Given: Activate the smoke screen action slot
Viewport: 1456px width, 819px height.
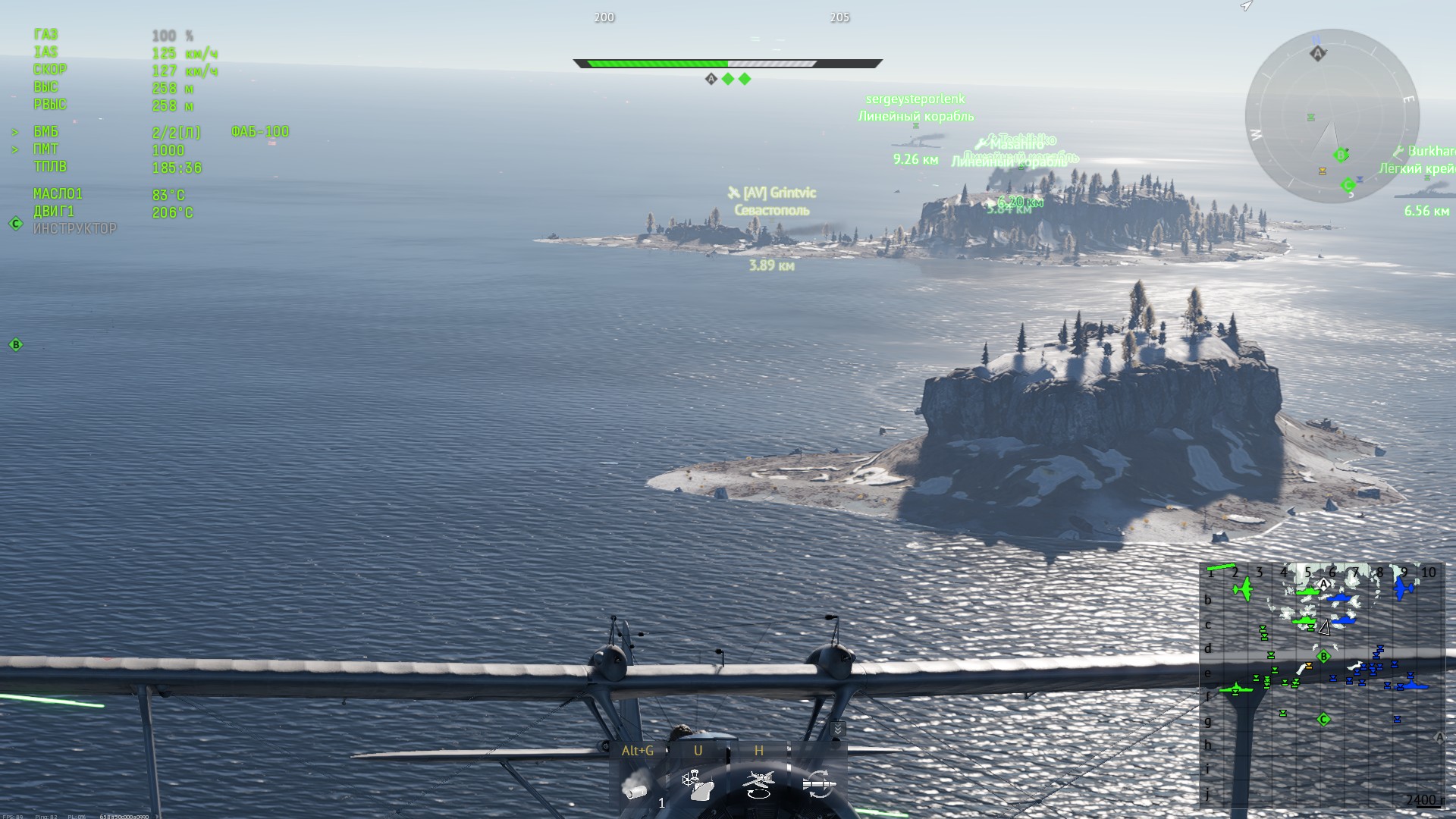Looking at the screenshot, I should [637, 784].
